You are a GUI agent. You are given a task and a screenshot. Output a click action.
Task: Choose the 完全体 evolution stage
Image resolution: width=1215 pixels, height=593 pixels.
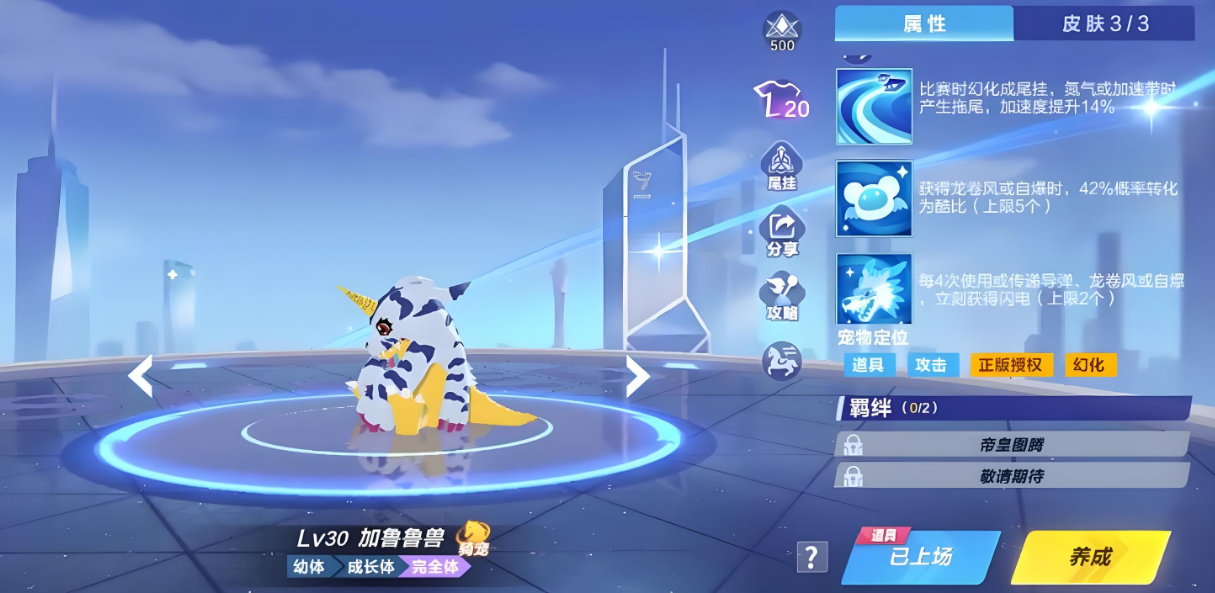coord(434,567)
